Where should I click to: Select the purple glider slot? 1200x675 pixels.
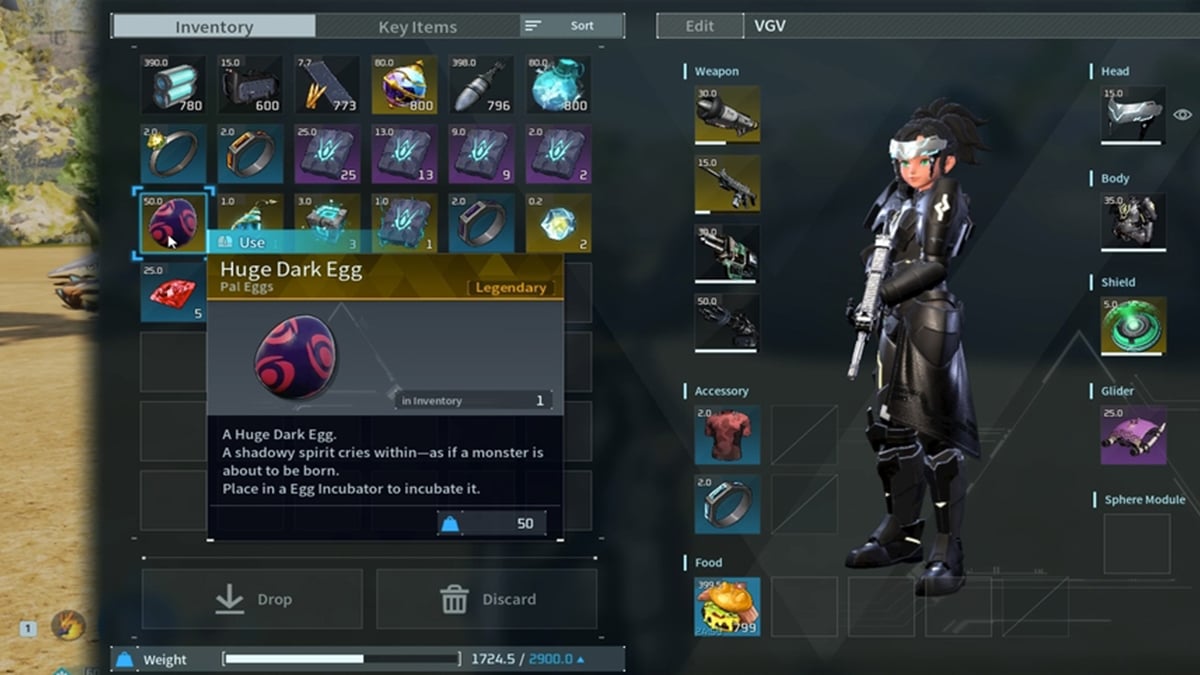(x=1133, y=434)
